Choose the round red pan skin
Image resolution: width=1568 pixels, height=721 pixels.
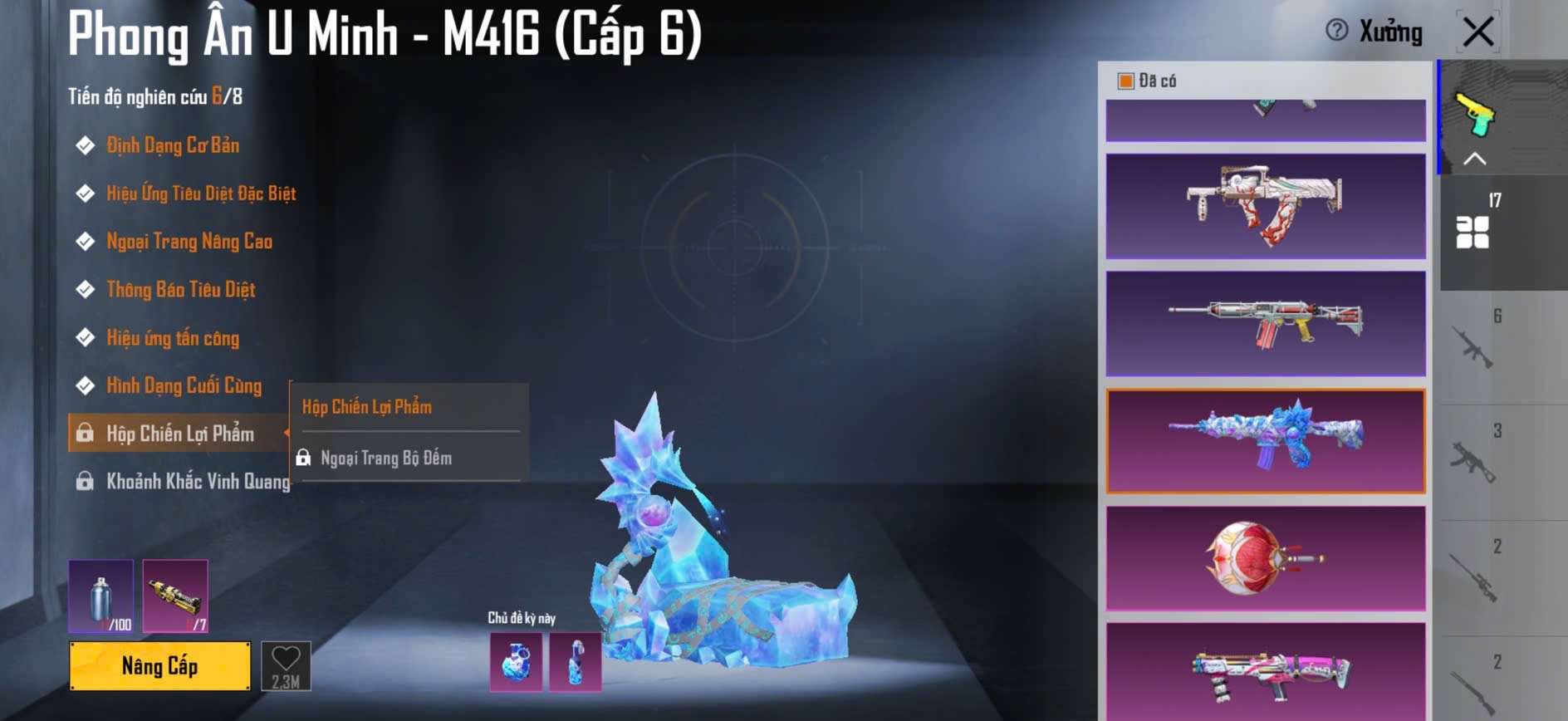pyautogui.click(x=1265, y=559)
